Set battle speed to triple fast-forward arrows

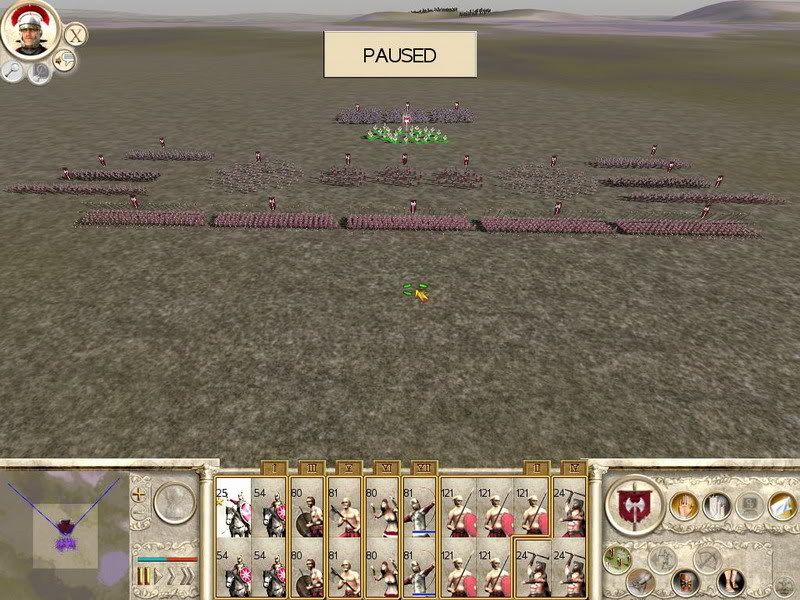pos(187,576)
